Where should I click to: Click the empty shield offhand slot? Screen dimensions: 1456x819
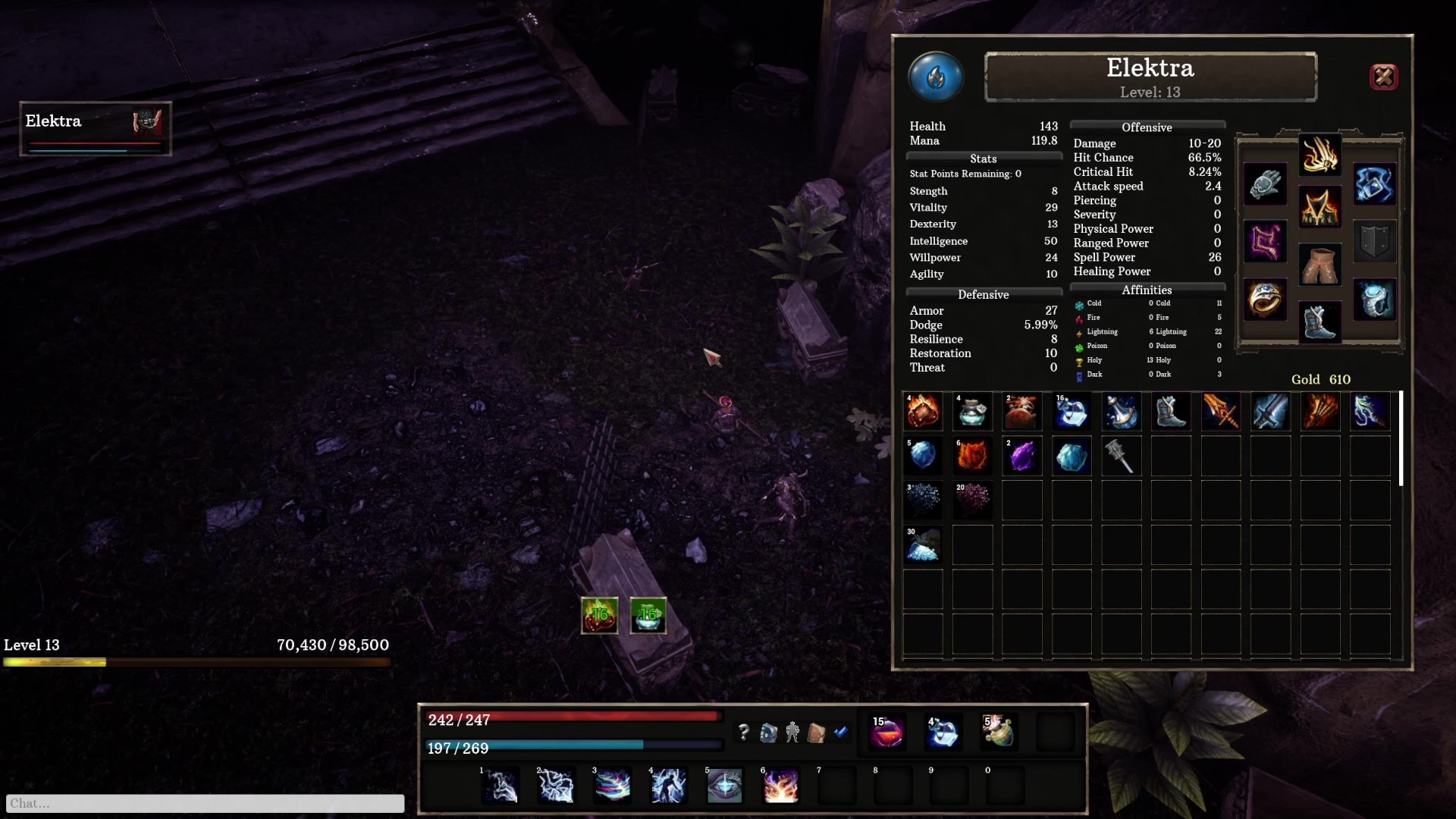[x=1374, y=242]
